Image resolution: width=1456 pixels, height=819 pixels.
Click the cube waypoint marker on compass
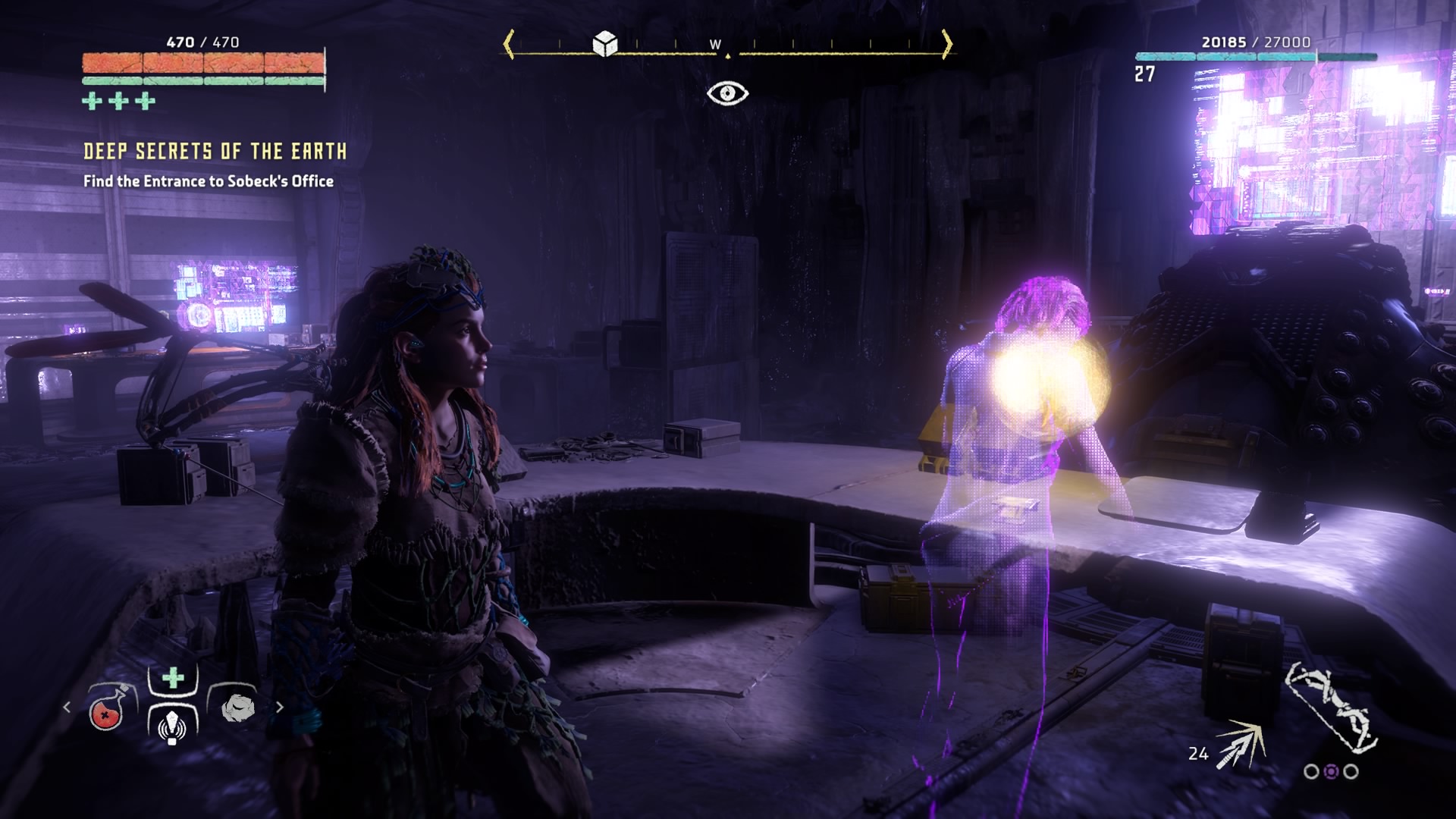click(604, 44)
